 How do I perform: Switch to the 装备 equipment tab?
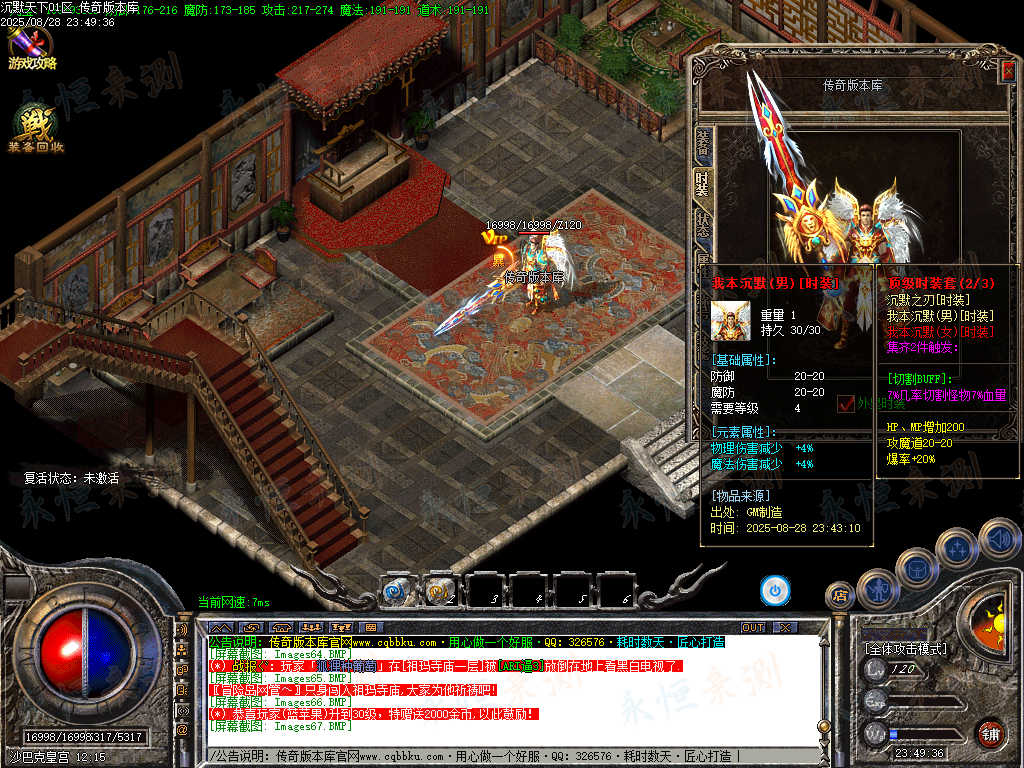point(703,145)
